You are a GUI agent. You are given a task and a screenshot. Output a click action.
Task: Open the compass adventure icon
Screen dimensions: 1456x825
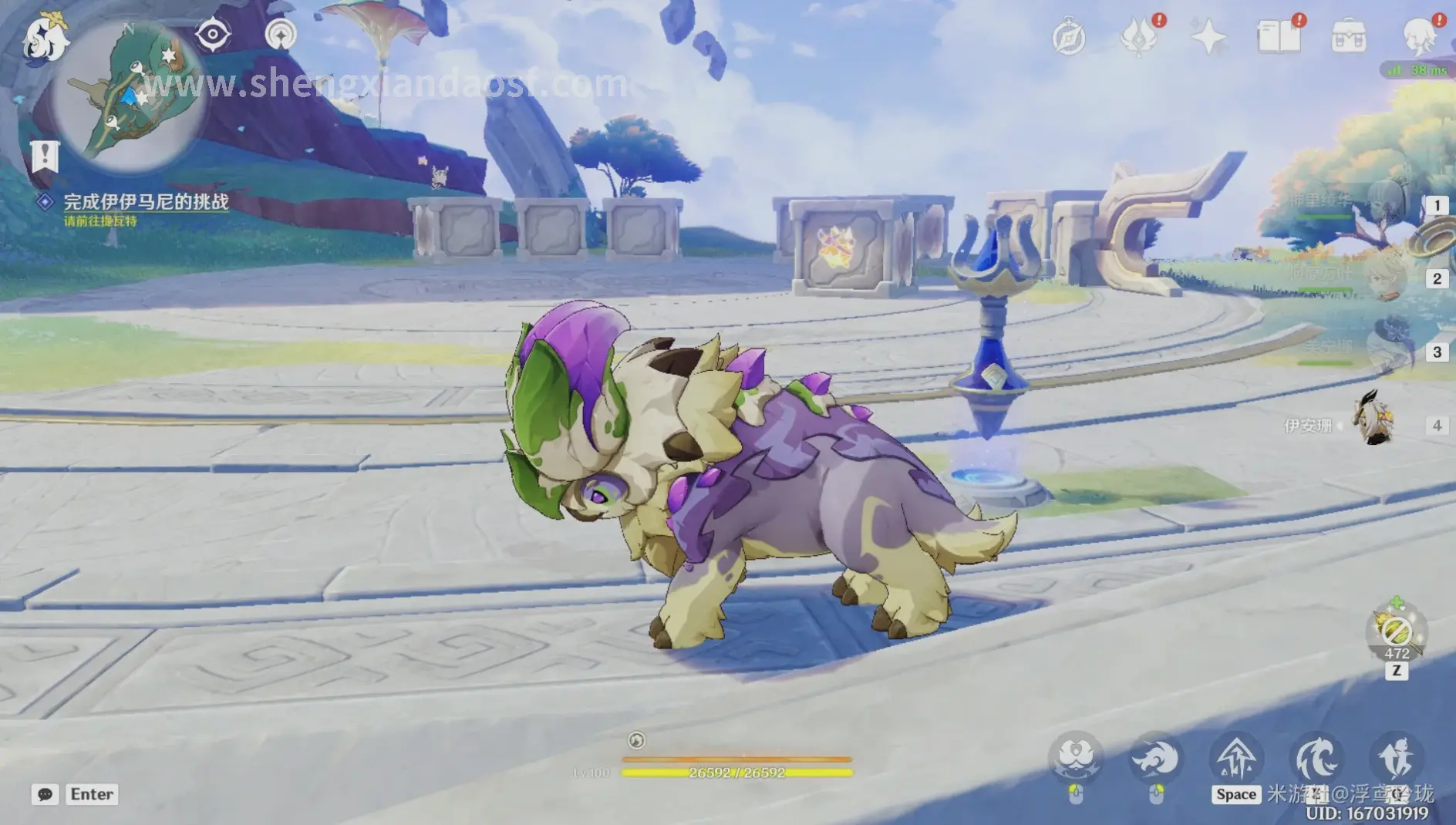pyautogui.click(x=1069, y=37)
